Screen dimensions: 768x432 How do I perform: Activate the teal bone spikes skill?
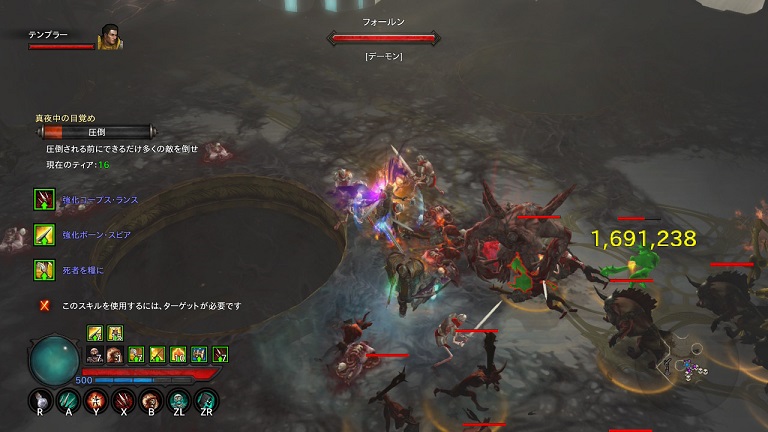point(68,401)
